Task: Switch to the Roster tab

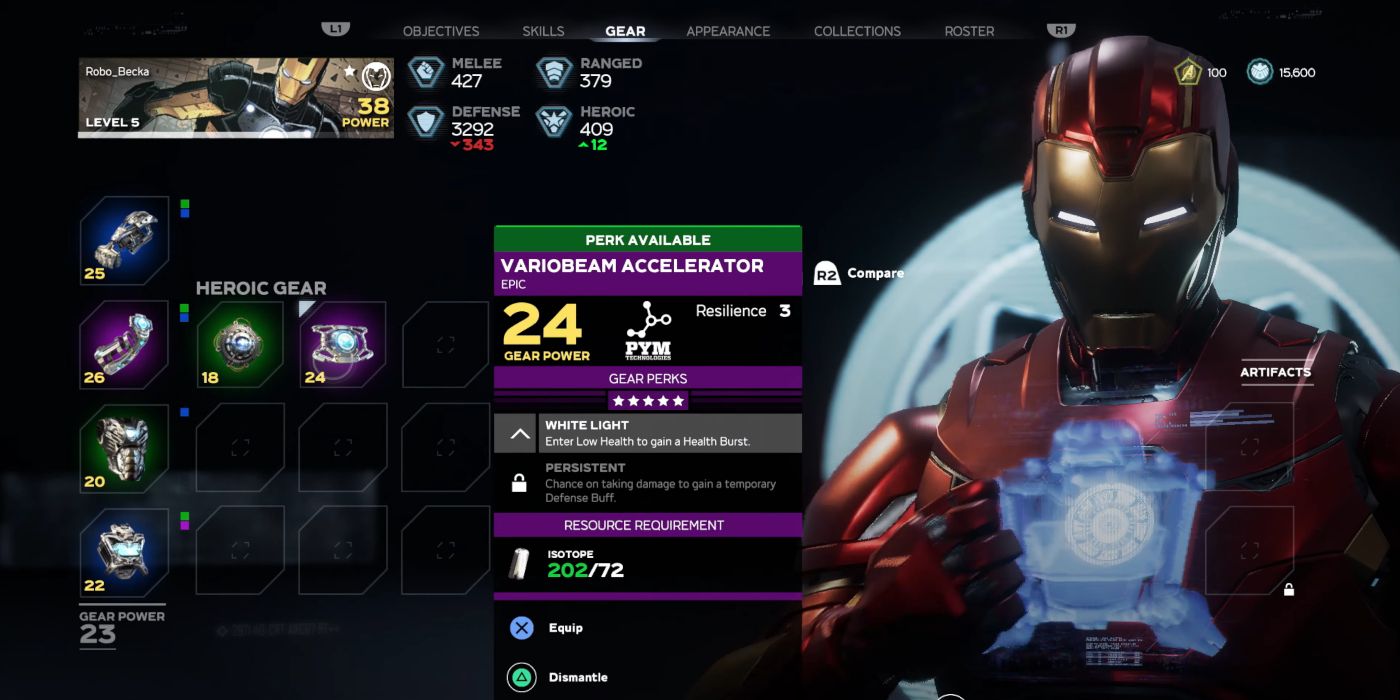Action: coord(969,31)
